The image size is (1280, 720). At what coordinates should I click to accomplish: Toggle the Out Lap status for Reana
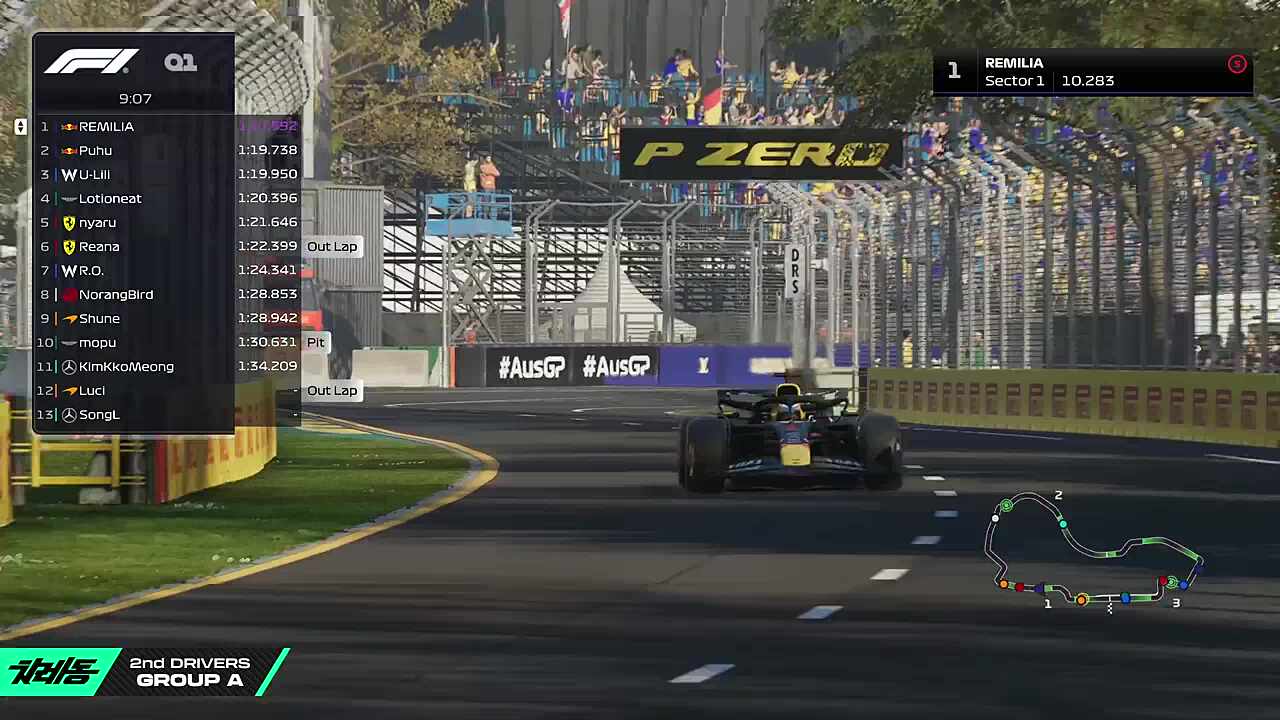(x=331, y=246)
